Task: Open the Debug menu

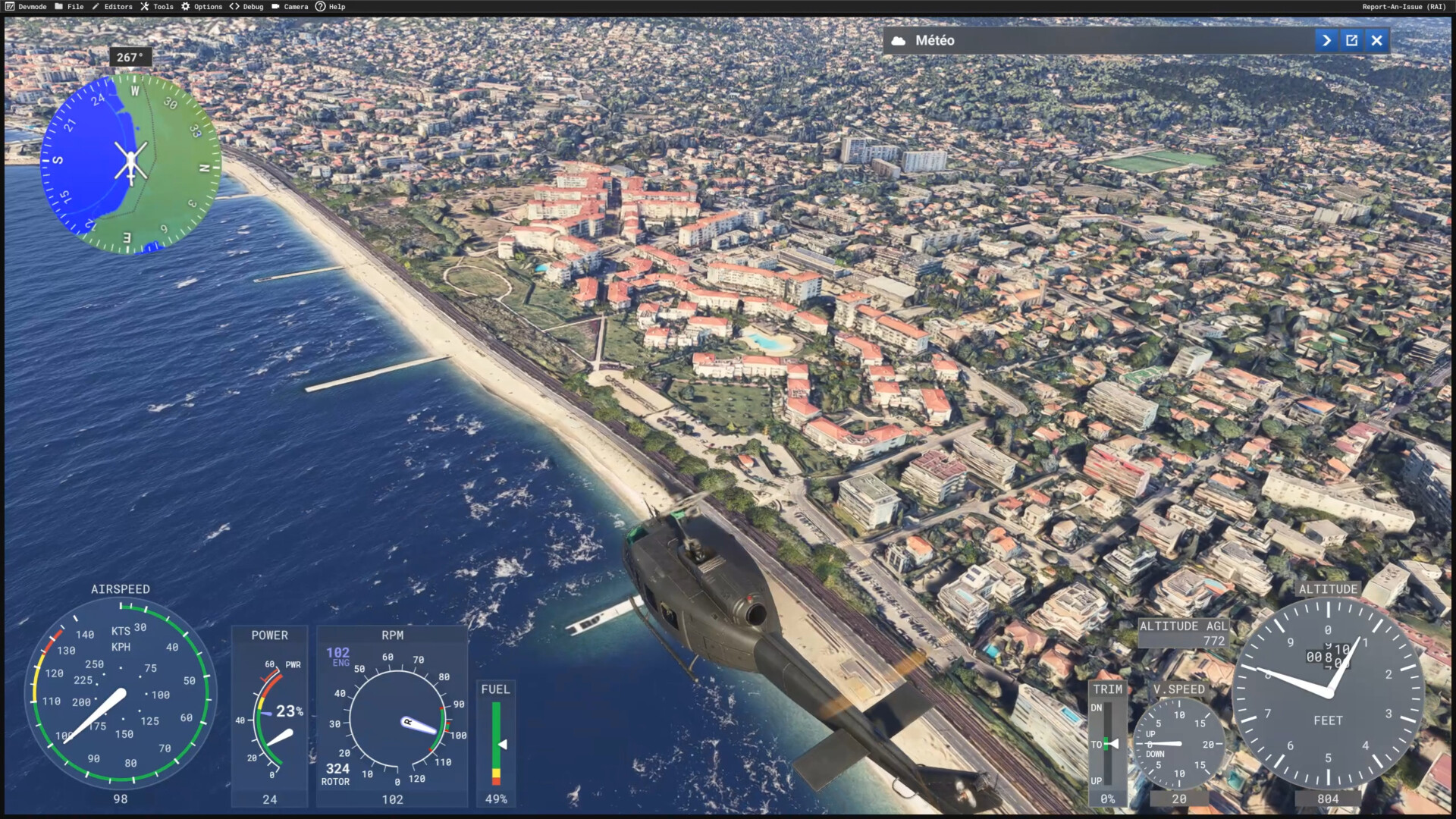Action: pyautogui.click(x=247, y=7)
